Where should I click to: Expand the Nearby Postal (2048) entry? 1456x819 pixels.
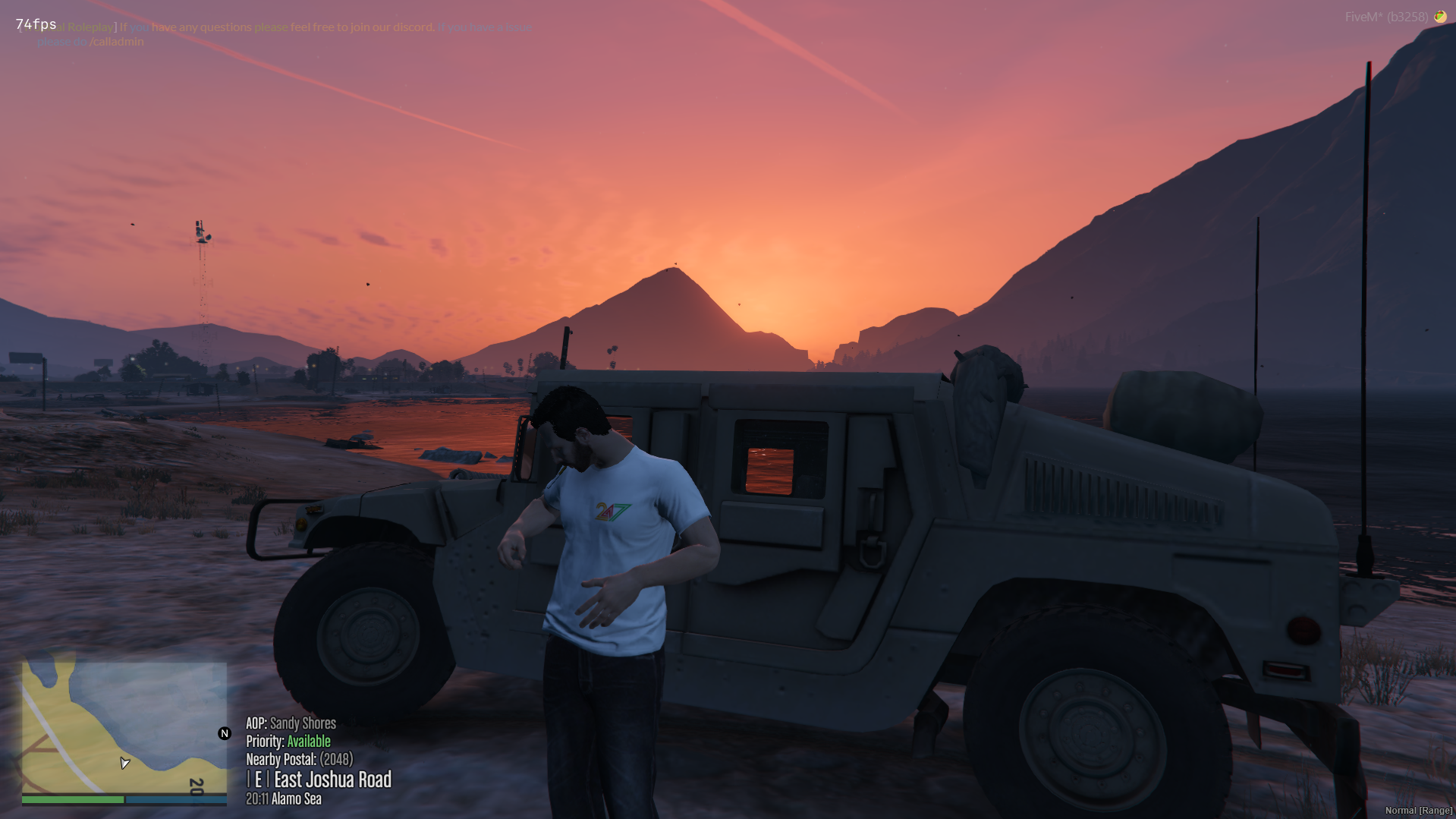click(x=300, y=759)
